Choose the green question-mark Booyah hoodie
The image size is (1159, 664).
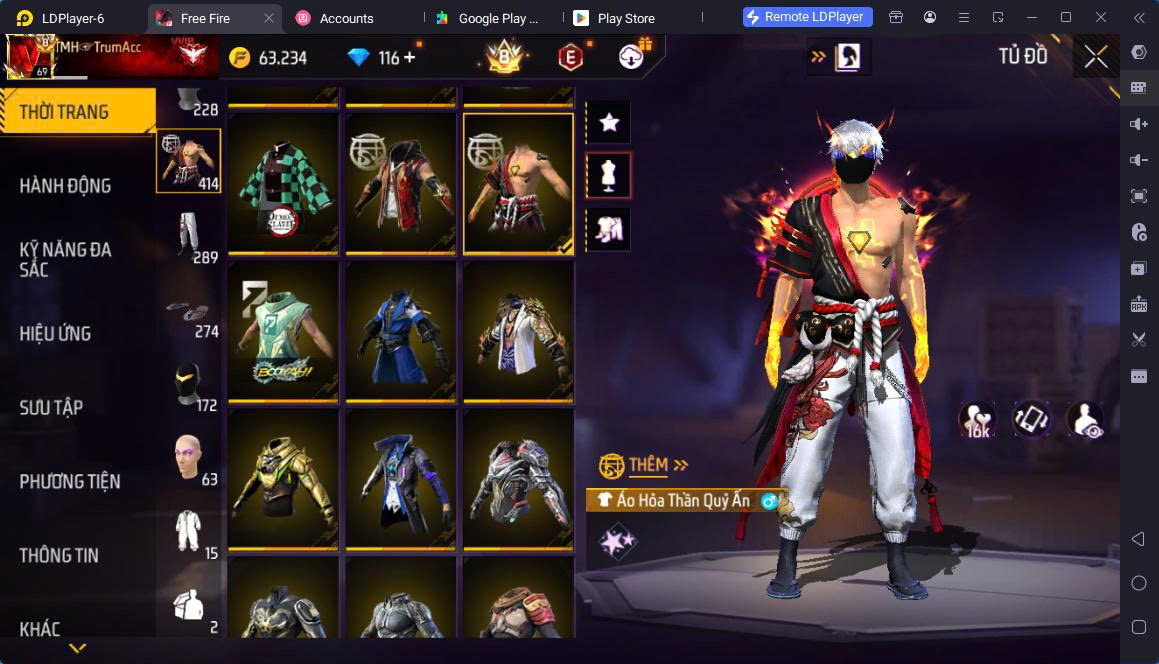(x=283, y=330)
